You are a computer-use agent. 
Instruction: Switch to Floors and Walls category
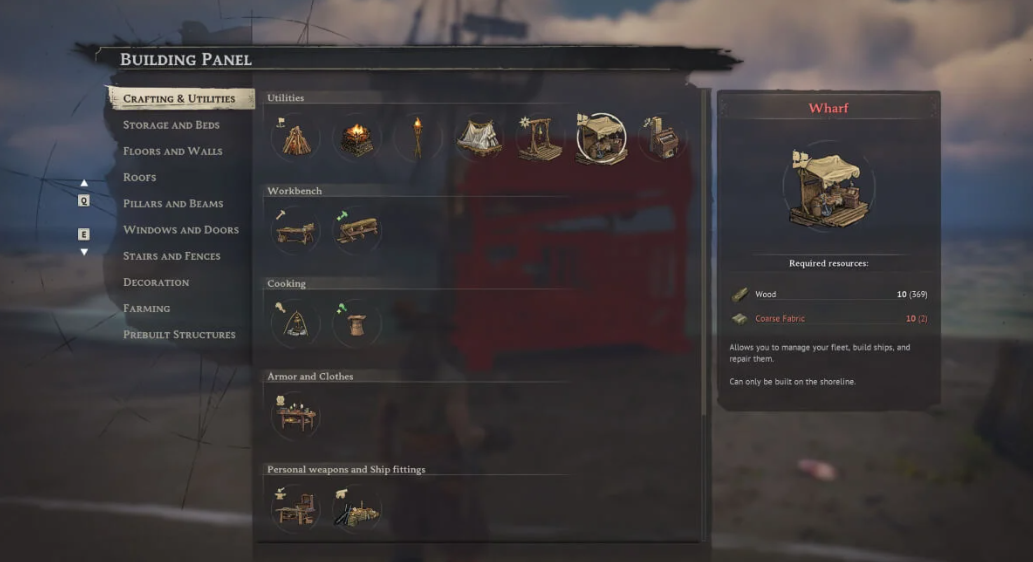click(172, 151)
